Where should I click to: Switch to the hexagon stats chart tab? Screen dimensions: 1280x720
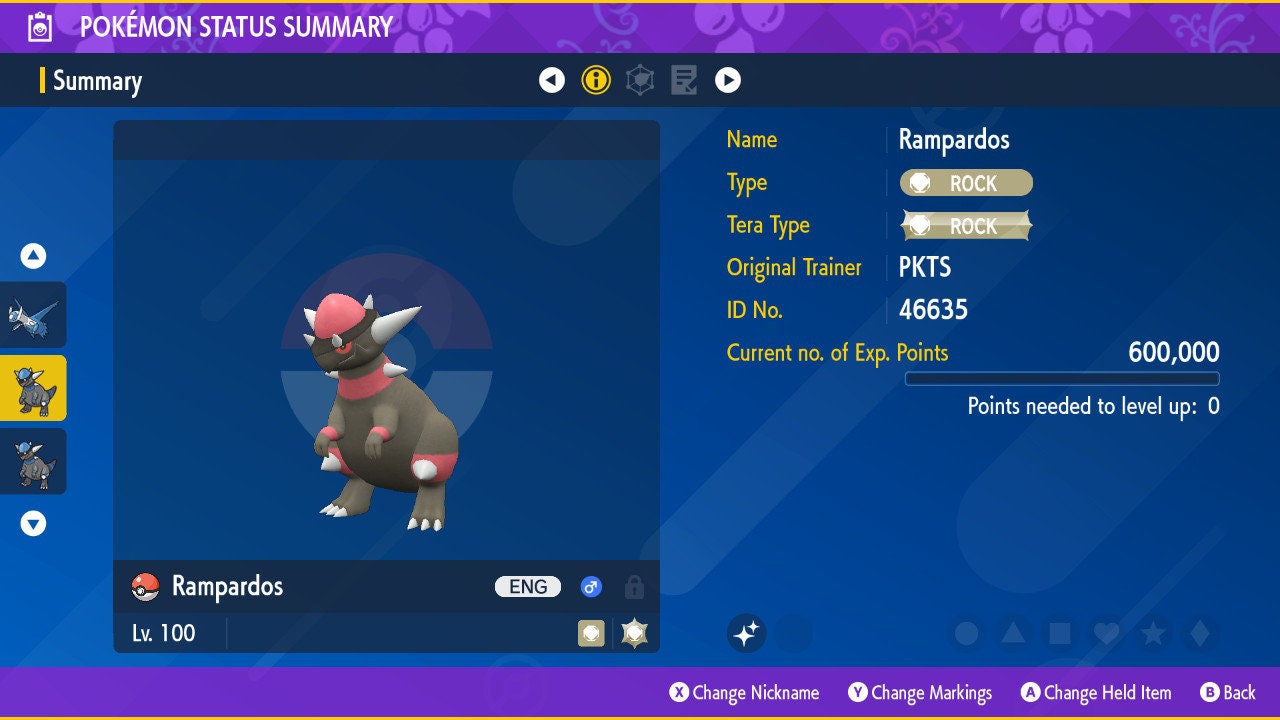coord(640,80)
